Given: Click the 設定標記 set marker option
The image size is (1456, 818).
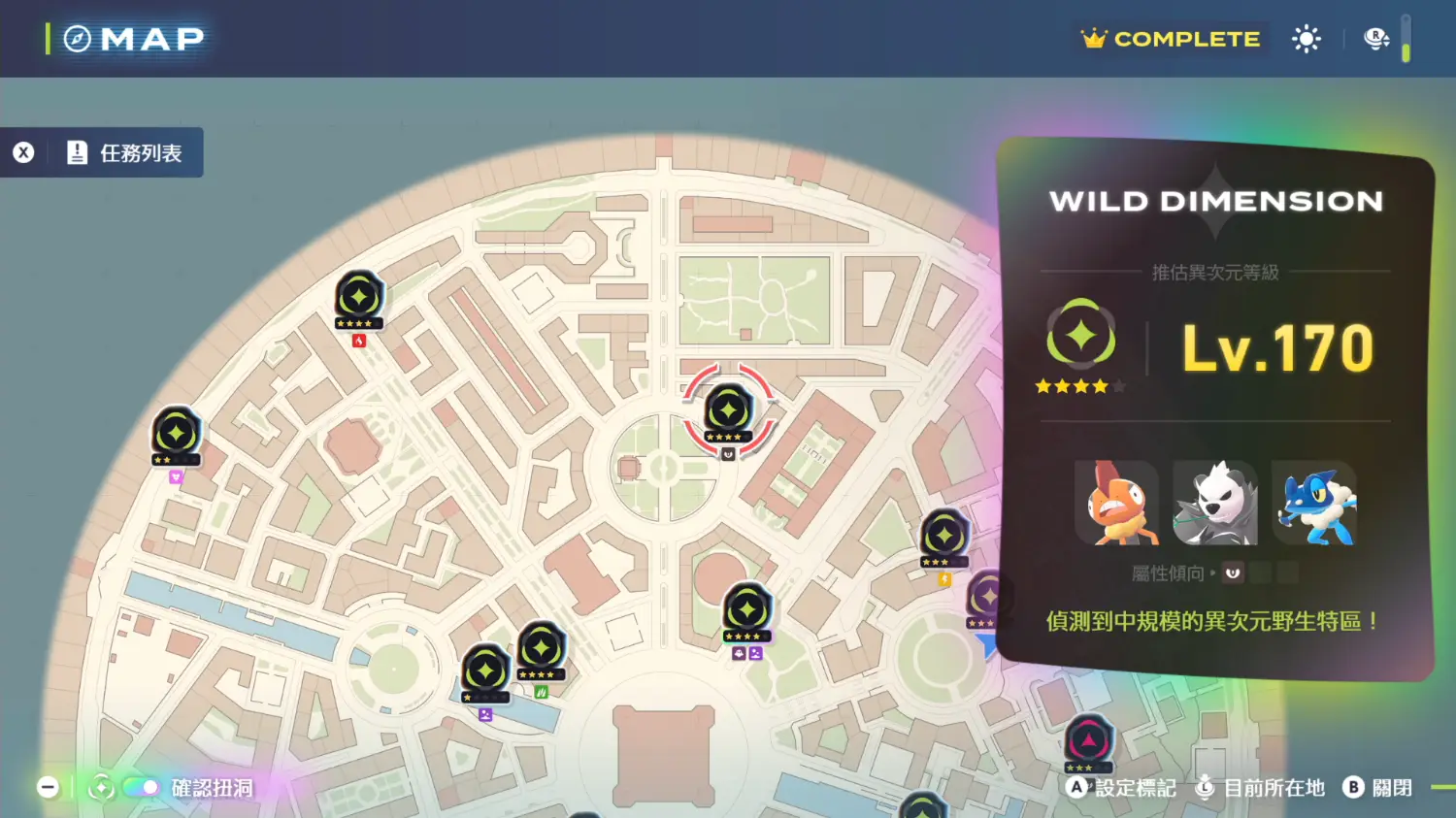Looking at the screenshot, I should pos(1121,787).
